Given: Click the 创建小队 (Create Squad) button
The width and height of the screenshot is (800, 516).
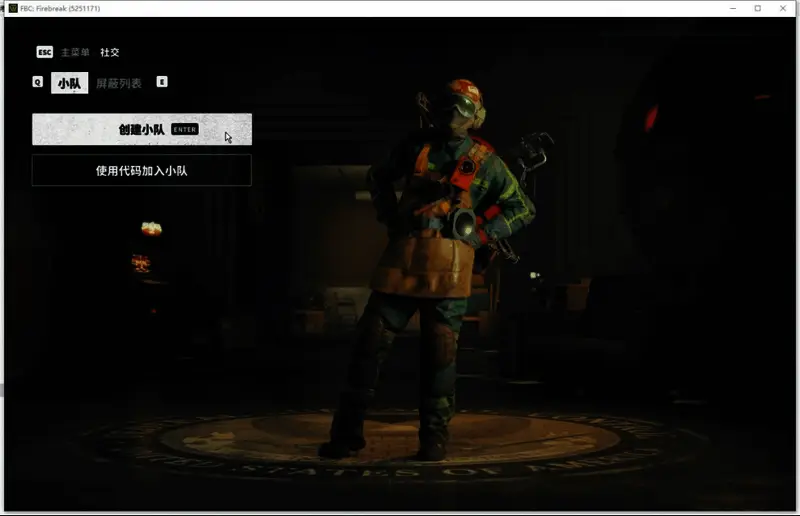Looking at the screenshot, I should (141, 129).
